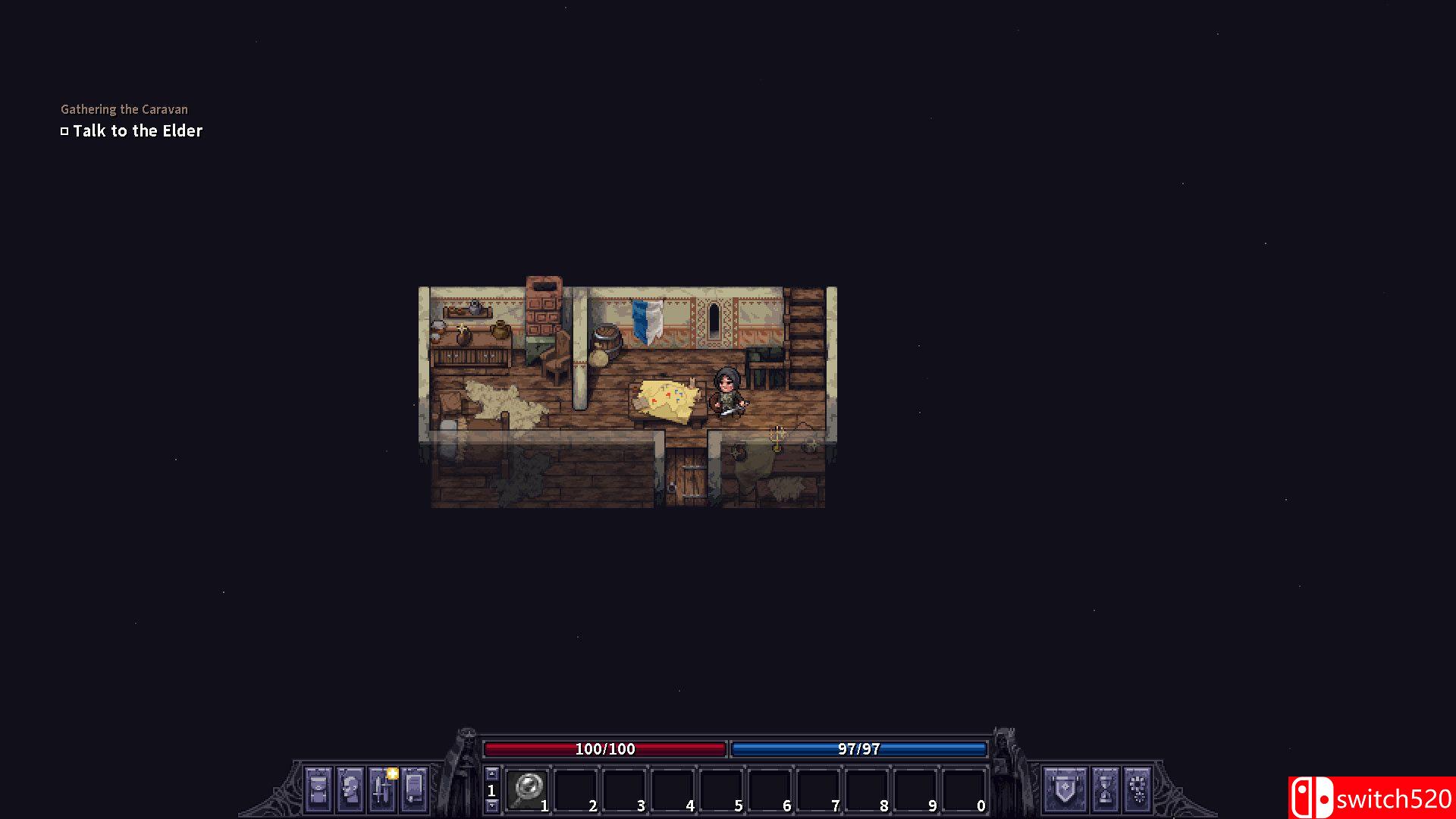Expand the Gathering the Caravan quest heading

coord(124,109)
